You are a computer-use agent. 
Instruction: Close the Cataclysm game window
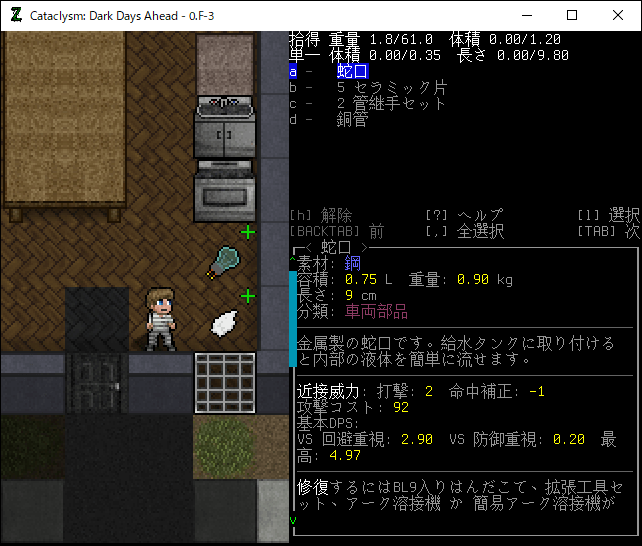coord(618,16)
